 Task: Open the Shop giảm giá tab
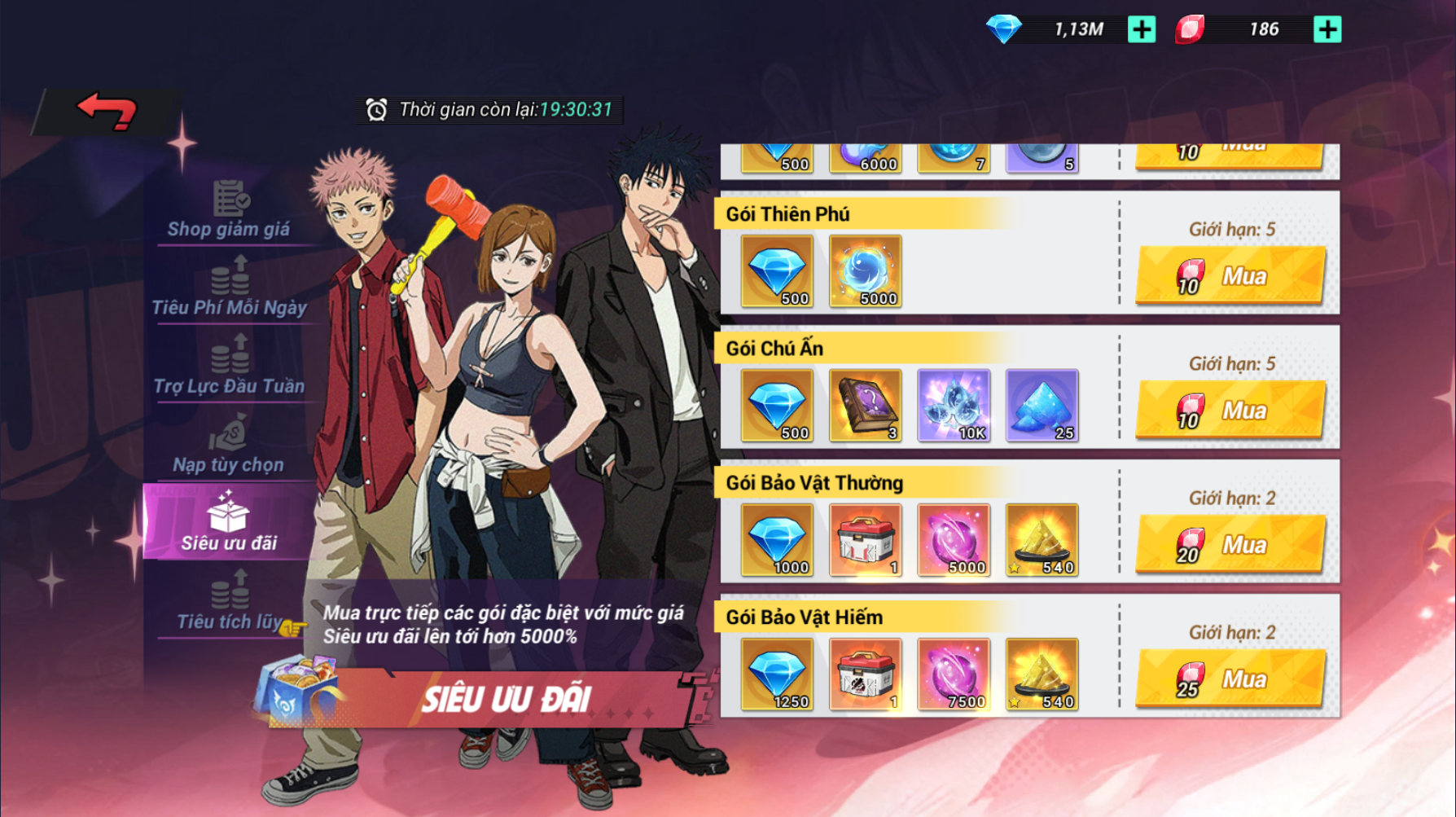229,211
